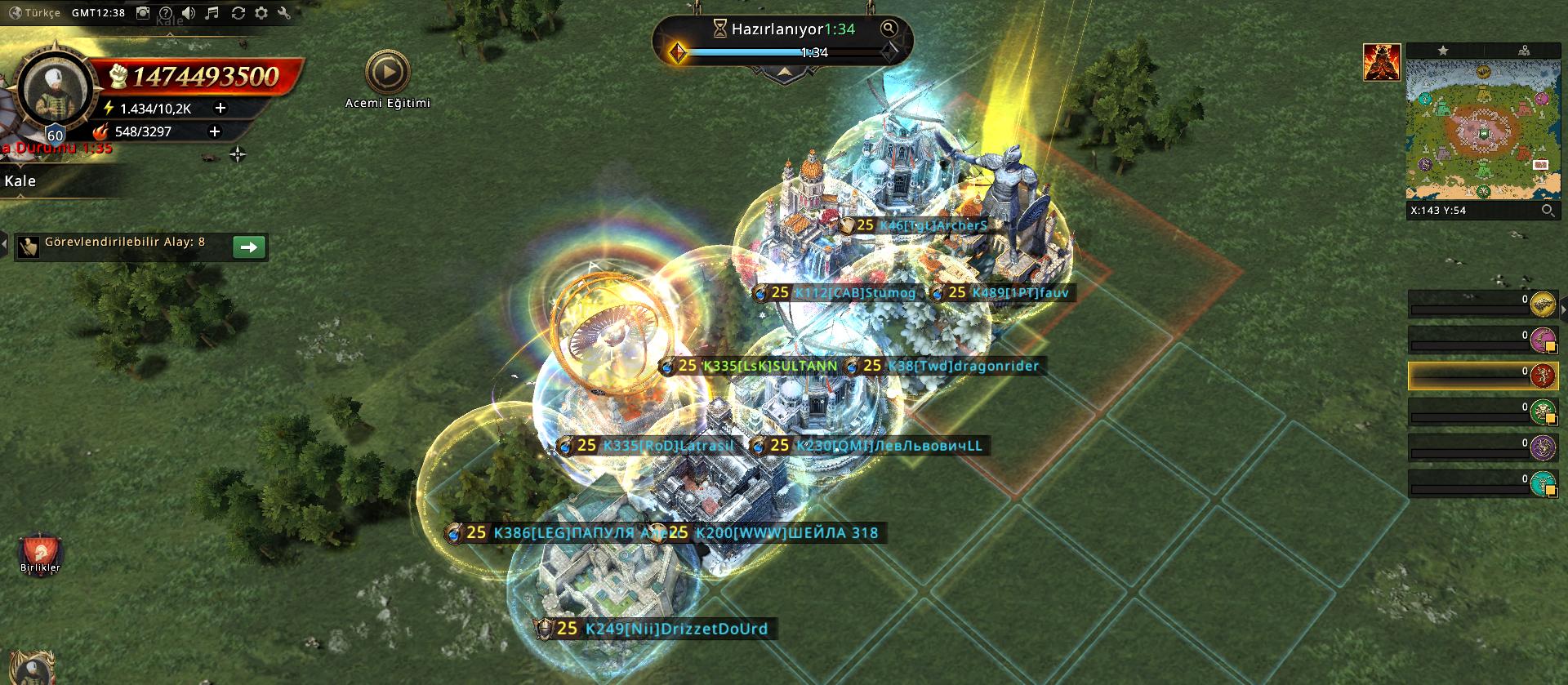Open settings with the gear icon
The image size is (1568, 685).
tap(261, 13)
